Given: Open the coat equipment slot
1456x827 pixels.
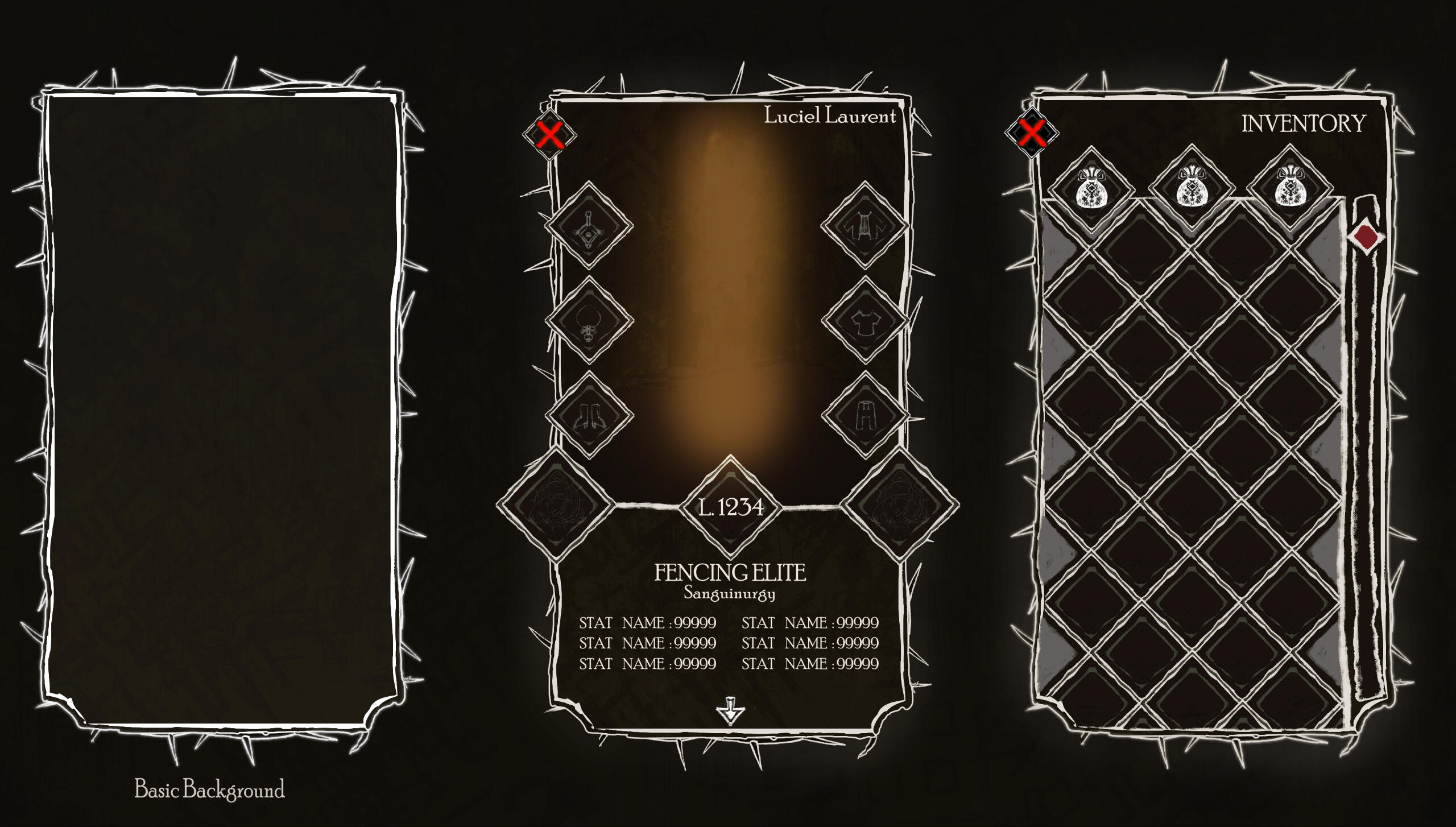Looking at the screenshot, I should pyautogui.click(x=864, y=225).
